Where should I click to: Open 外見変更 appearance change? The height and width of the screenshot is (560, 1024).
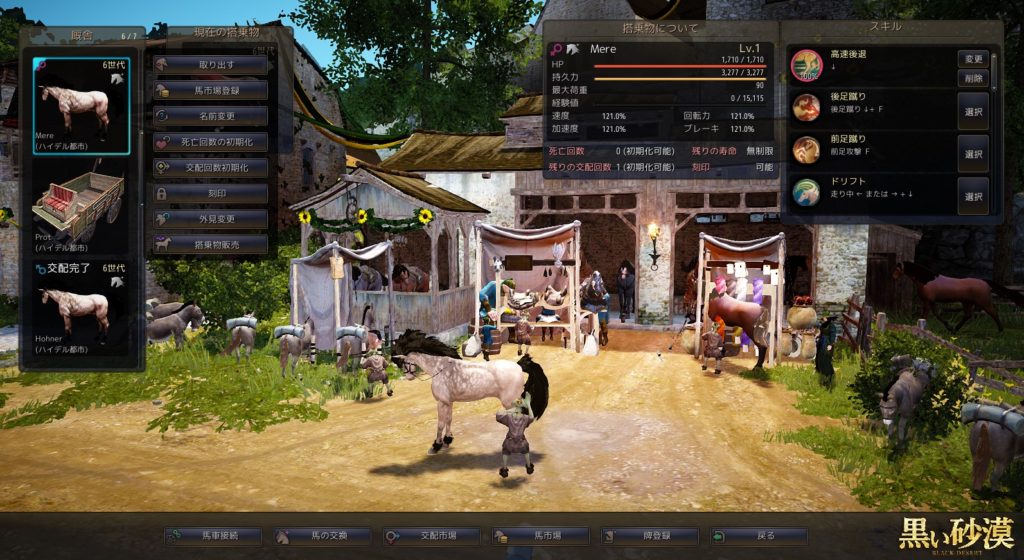210,218
